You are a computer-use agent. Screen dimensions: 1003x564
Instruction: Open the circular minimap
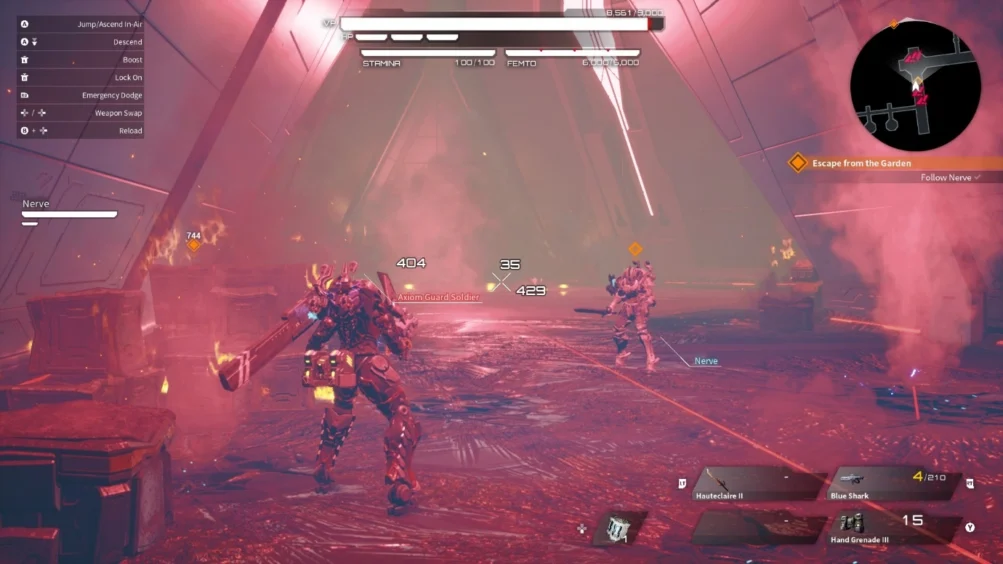click(x=915, y=86)
